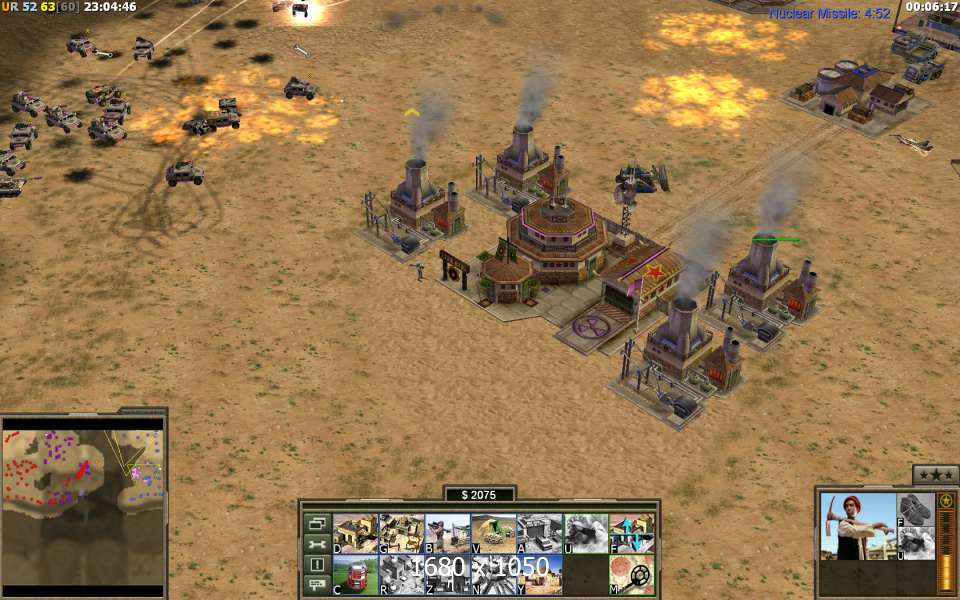Choose the tent structure icon labeled V
960x600 pixels.
pyautogui.click(x=493, y=534)
